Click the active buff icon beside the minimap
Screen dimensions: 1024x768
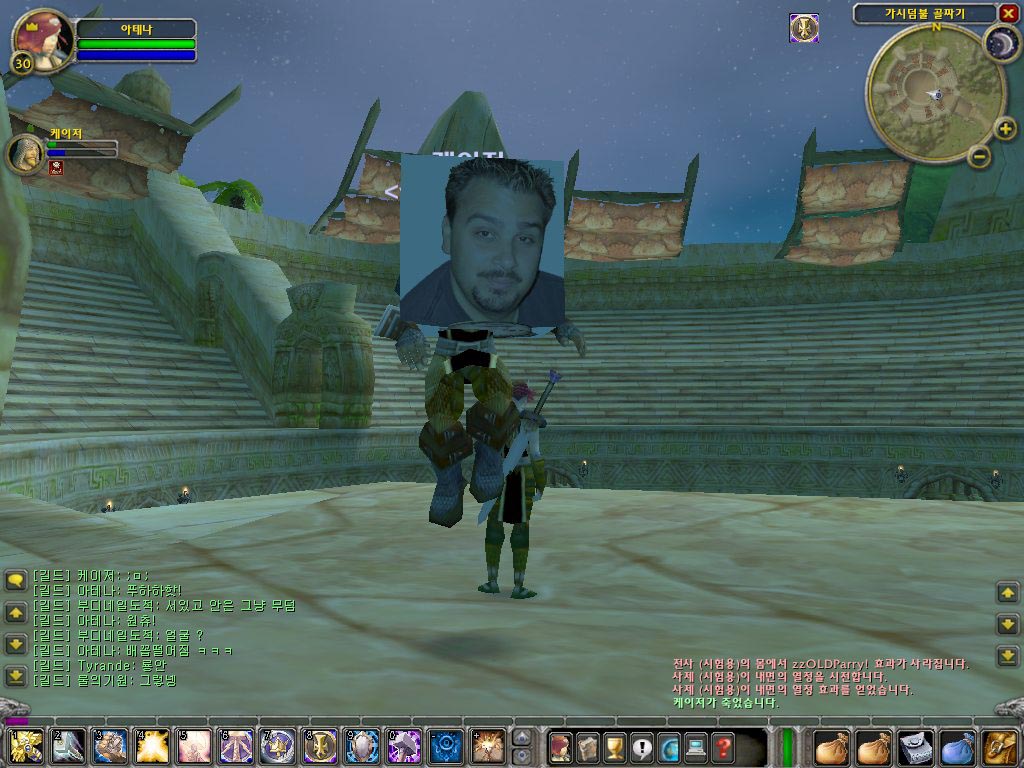click(x=803, y=28)
